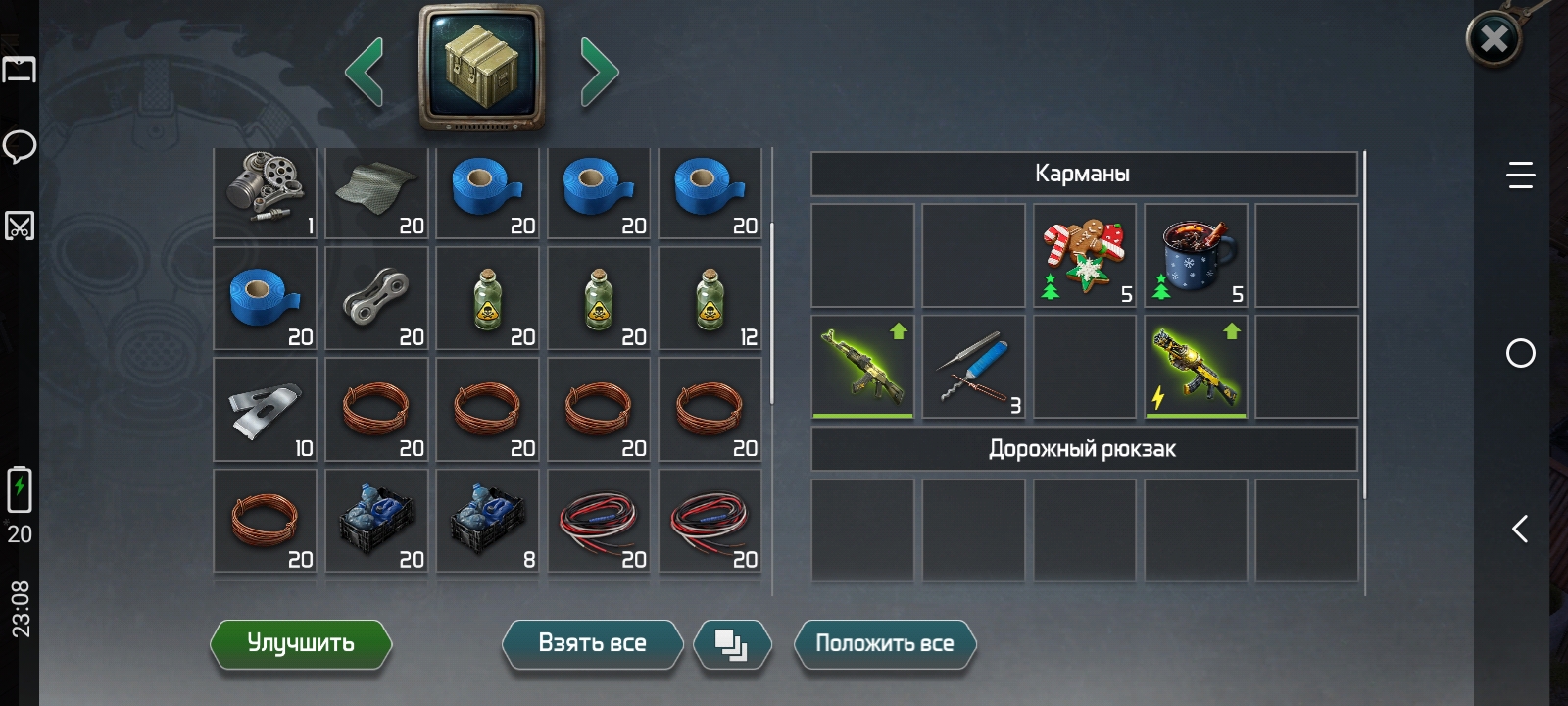Select the Christmas cookies in pockets
Viewport: 1568px width, 706px height.
[x=1085, y=256]
